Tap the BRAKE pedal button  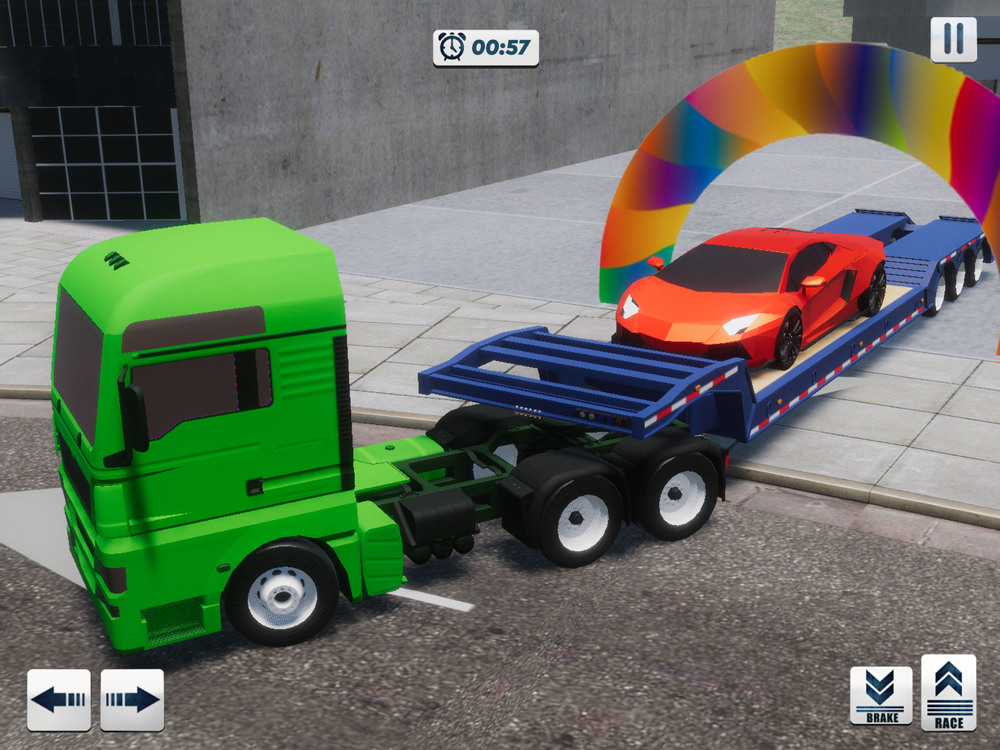[x=881, y=694]
